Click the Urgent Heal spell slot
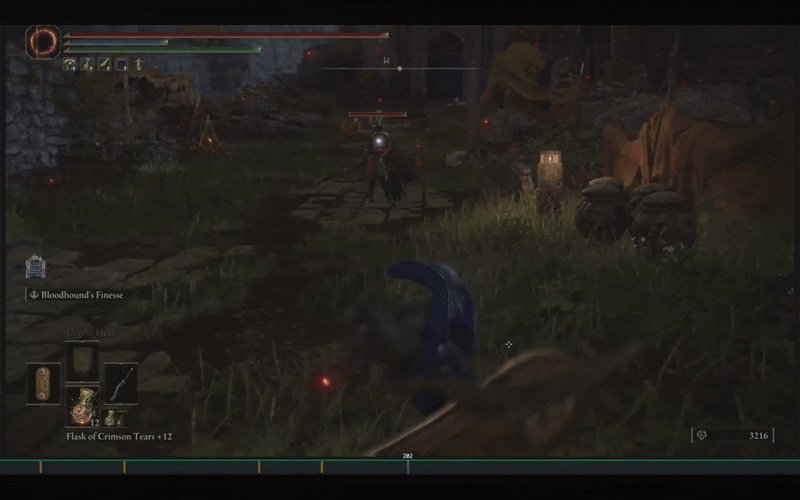 (81, 360)
